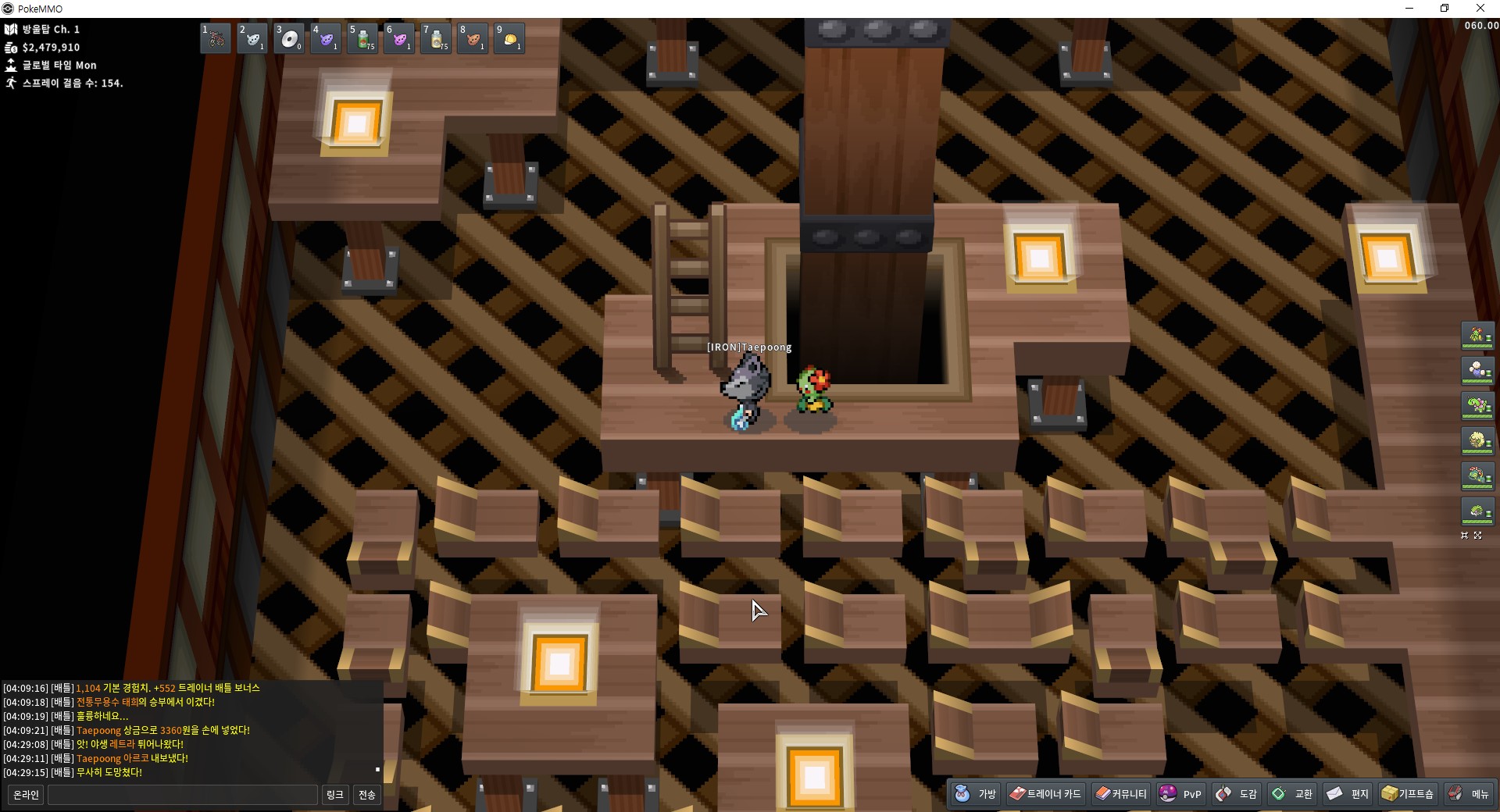
Task: Click the chat message input field
Action: pyautogui.click(x=183, y=795)
